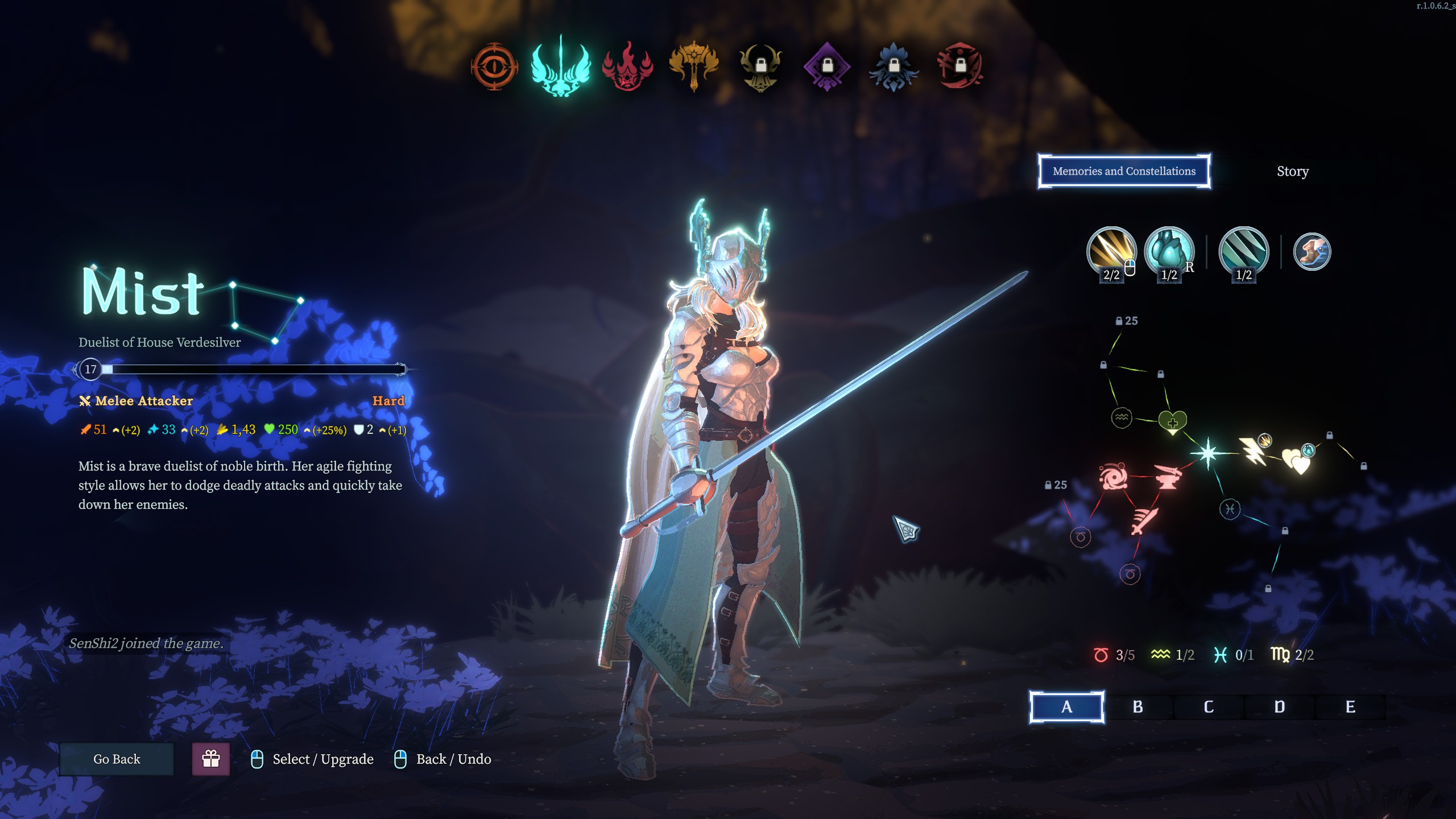Activate the red swirl constellation node

[x=1113, y=477]
